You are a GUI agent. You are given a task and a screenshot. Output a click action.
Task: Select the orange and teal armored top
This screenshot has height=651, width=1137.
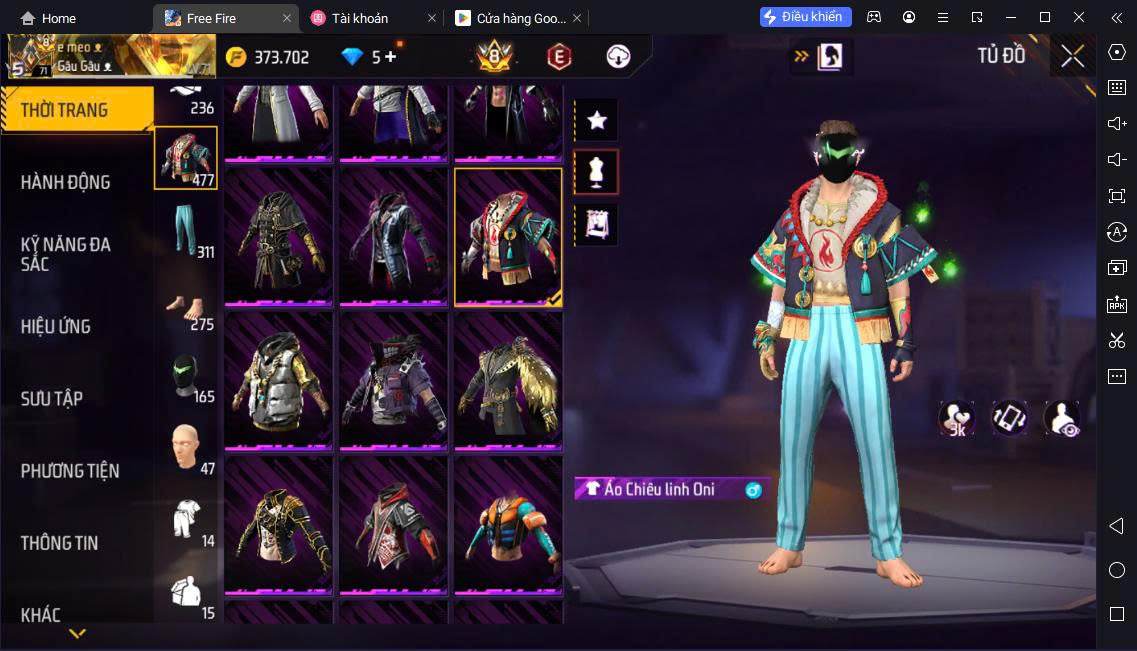tap(508, 526)
